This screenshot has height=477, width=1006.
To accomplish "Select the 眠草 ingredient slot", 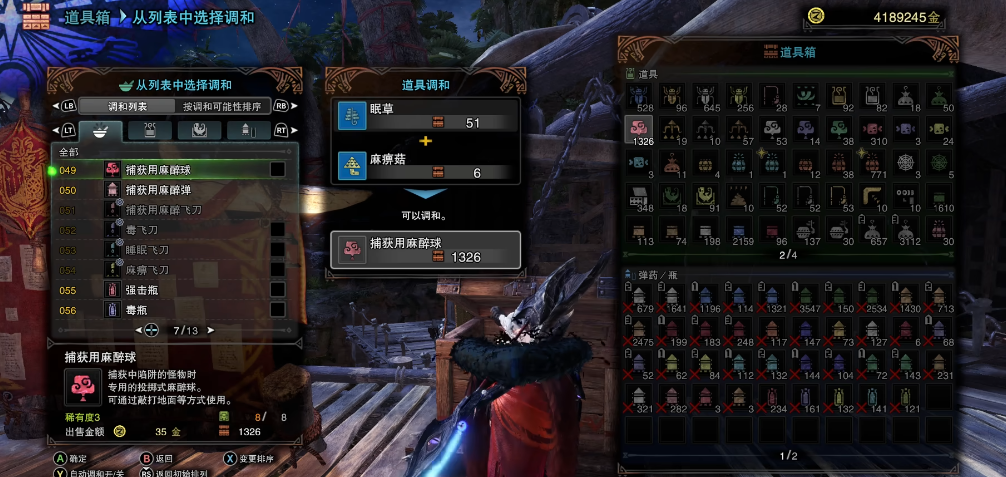I will point(427,115).
